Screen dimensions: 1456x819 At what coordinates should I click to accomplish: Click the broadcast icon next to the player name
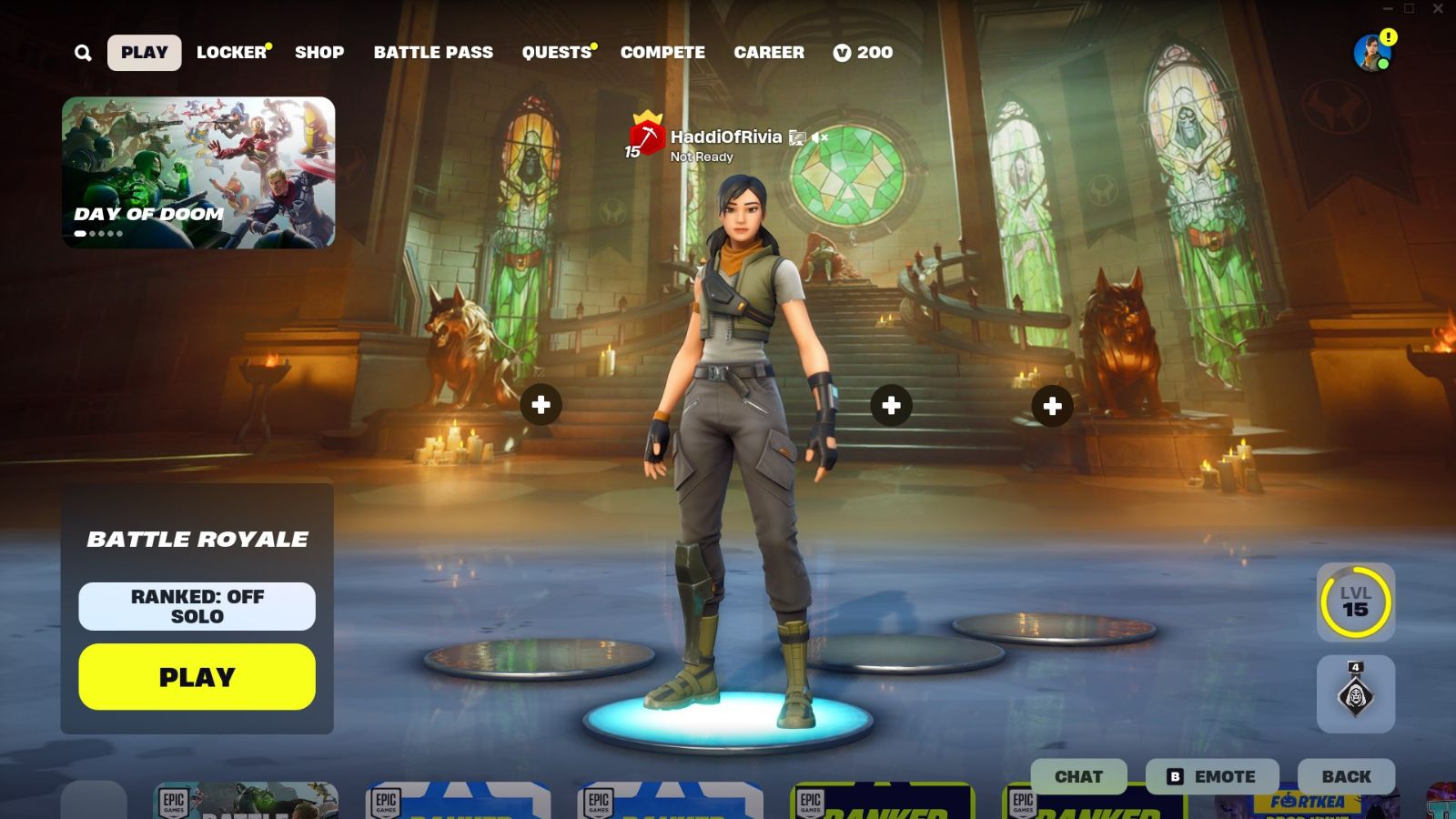pos(799,136)
